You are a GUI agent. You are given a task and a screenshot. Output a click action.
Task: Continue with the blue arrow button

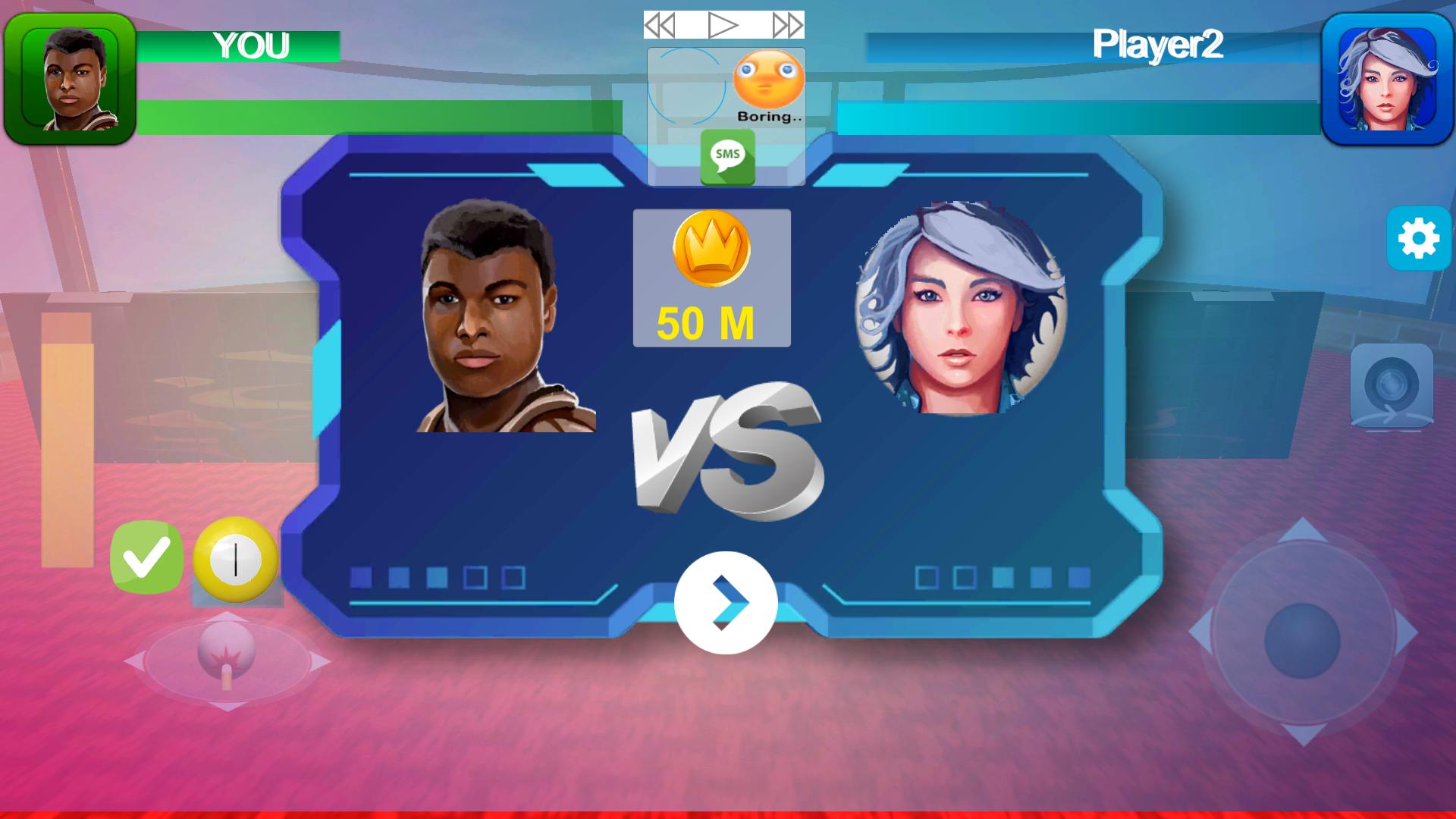click(x=726, y=603)
